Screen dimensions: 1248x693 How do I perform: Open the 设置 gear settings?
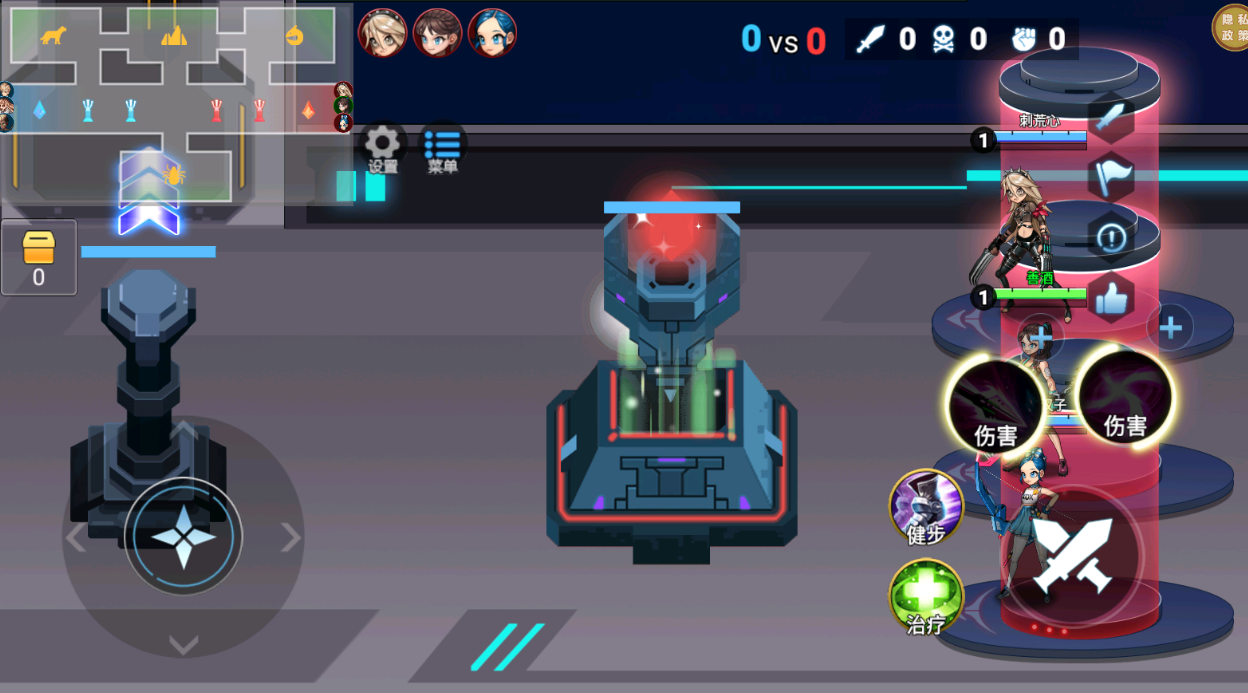[383, 149]
